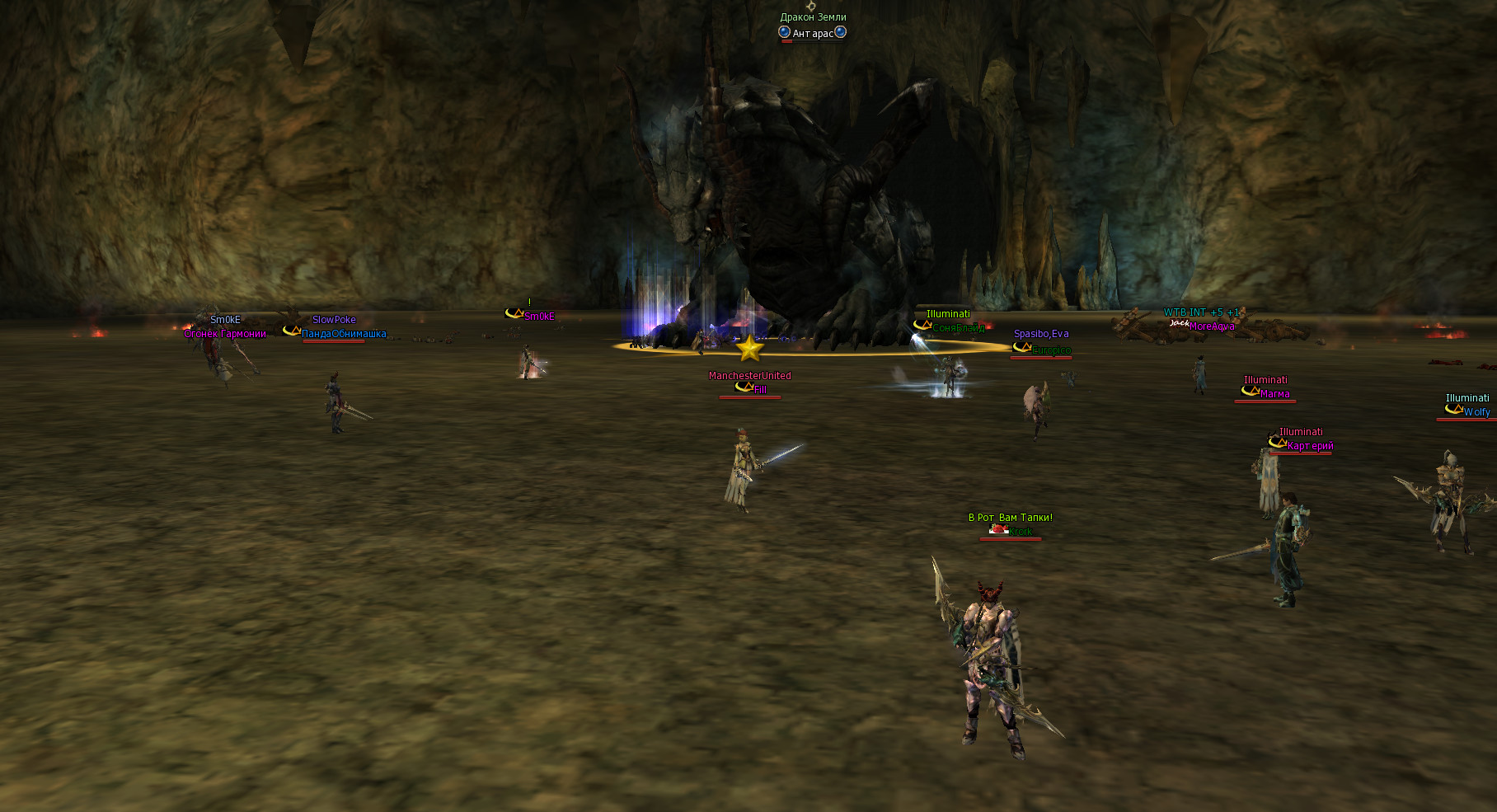The width and height of the screenshot is (1497, 812).
Task: Select the СоняБлэйд name label
Action: pos(958,328)
